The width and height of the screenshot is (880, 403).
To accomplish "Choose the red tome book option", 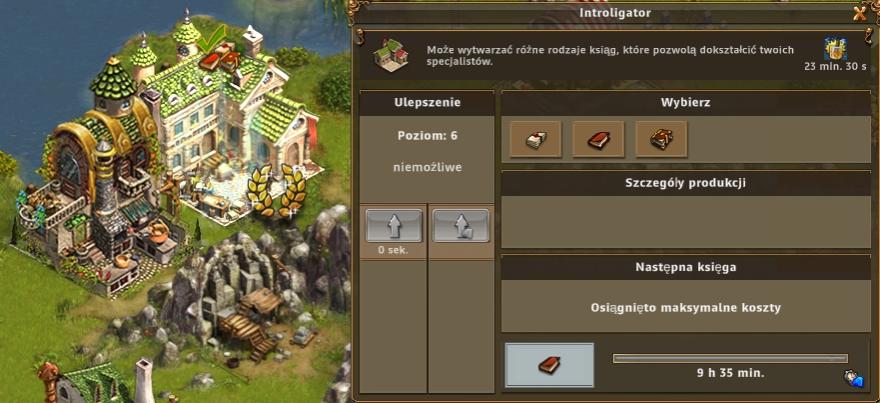I will pyautogui.click(x=598, y=139).
